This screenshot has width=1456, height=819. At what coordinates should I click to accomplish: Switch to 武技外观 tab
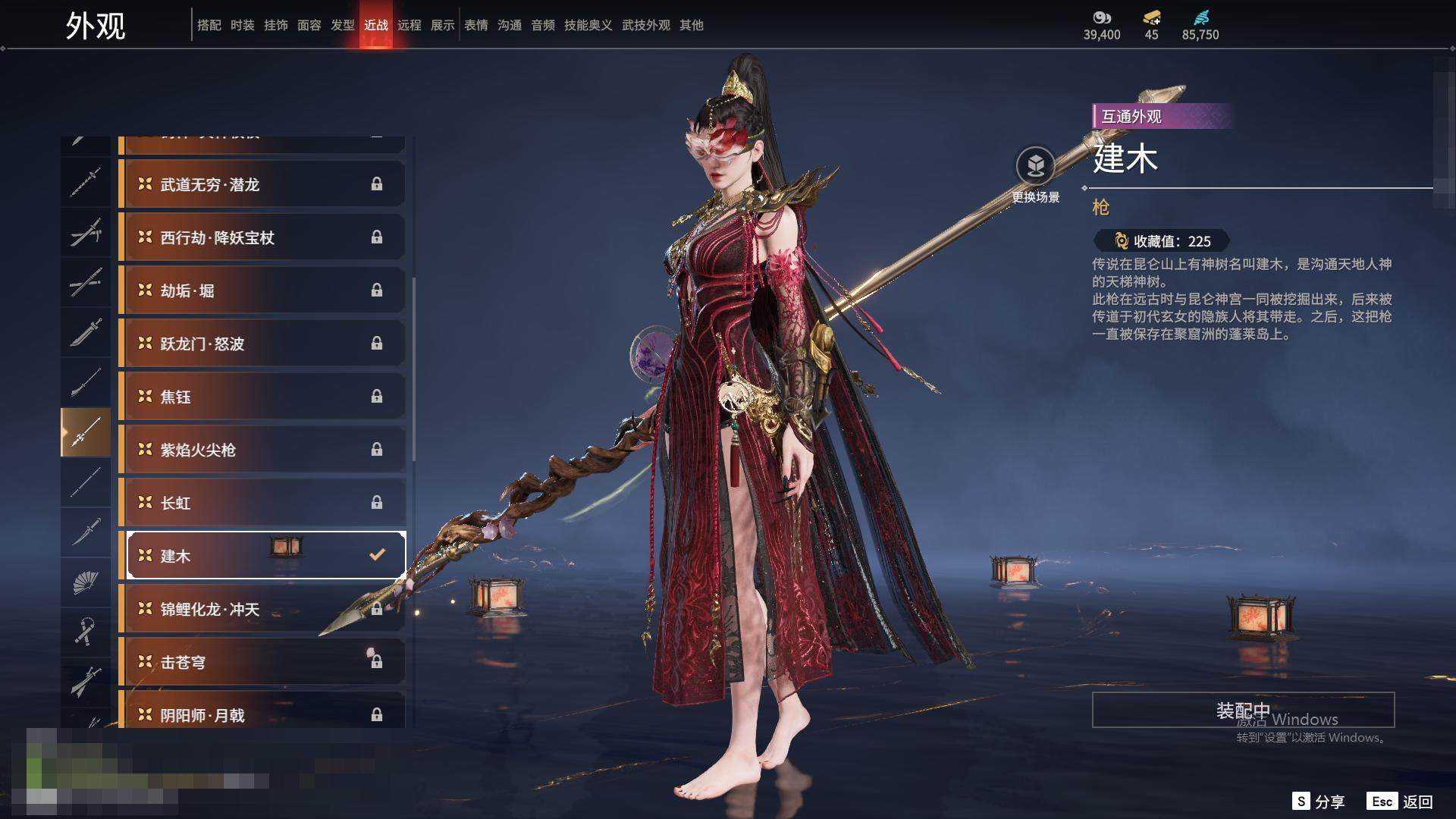click(645, 25)
